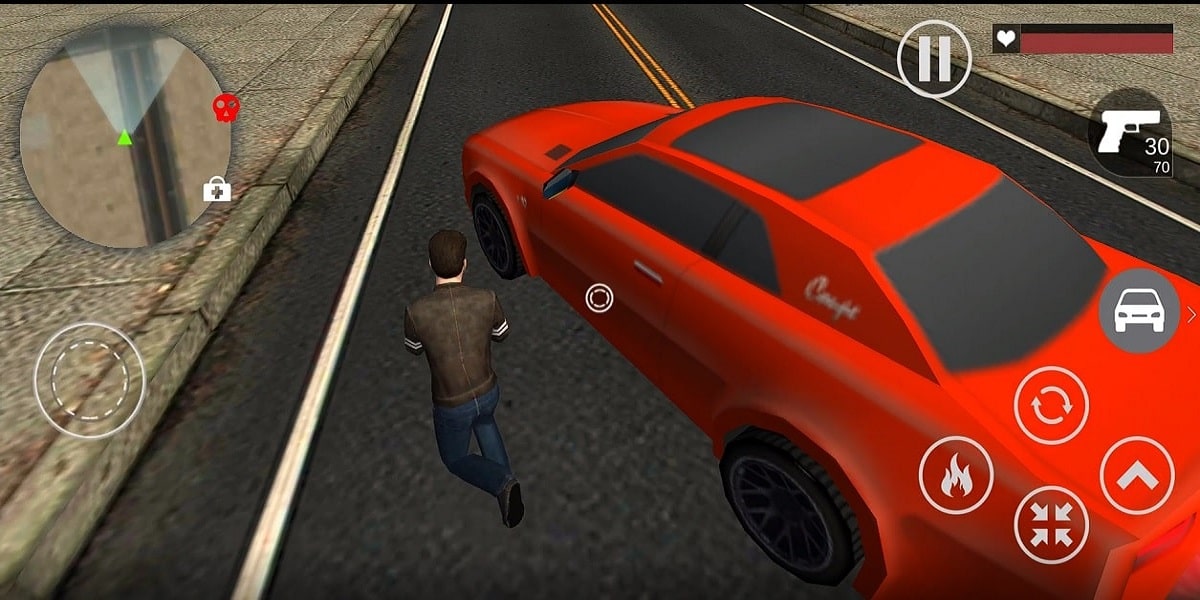Open the circular minimap
The width and height of the screenshot is (1200, 600).
pyautogui.click(x=124, y=137)
